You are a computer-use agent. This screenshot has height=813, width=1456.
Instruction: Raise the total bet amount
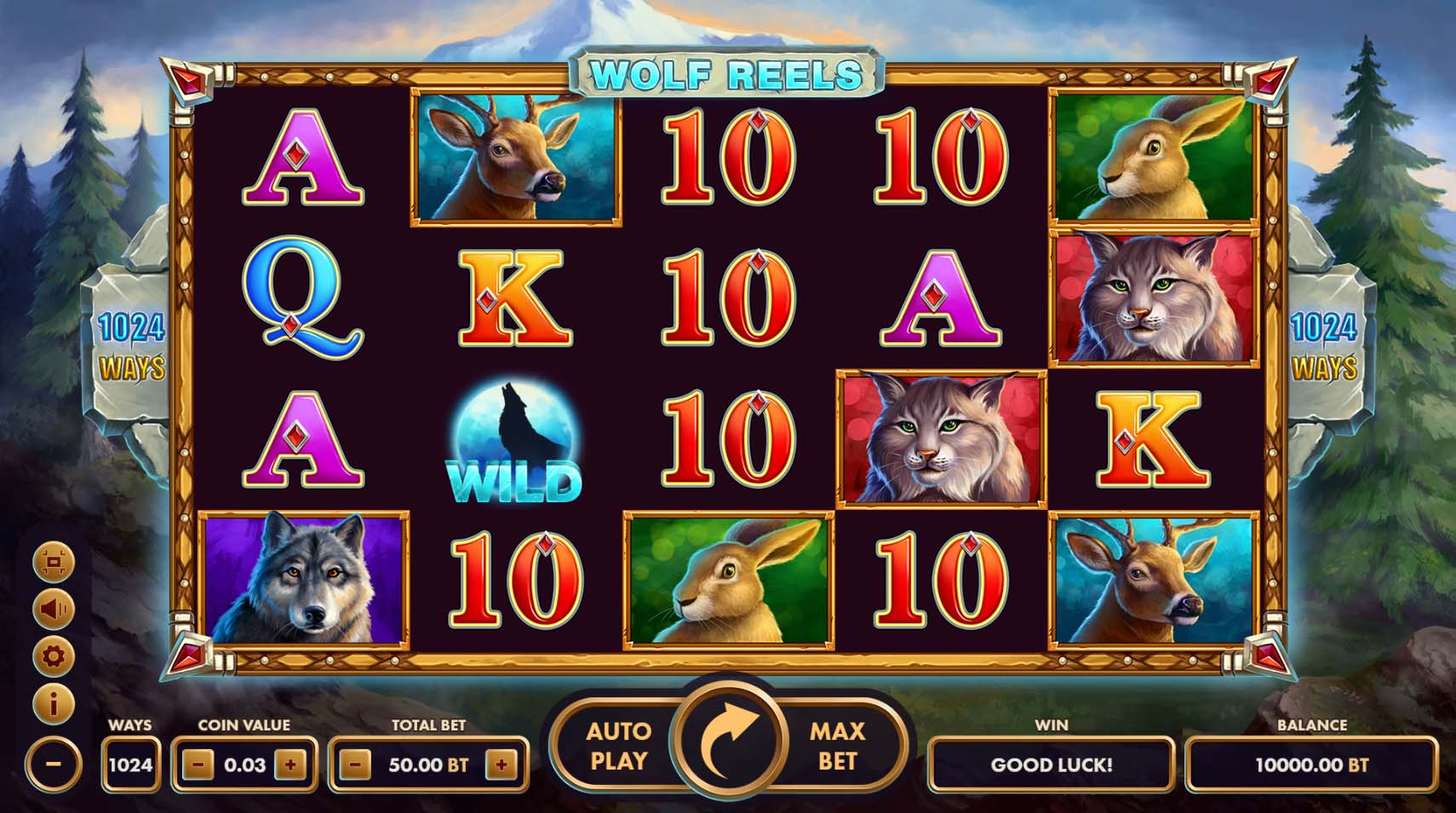502,764
